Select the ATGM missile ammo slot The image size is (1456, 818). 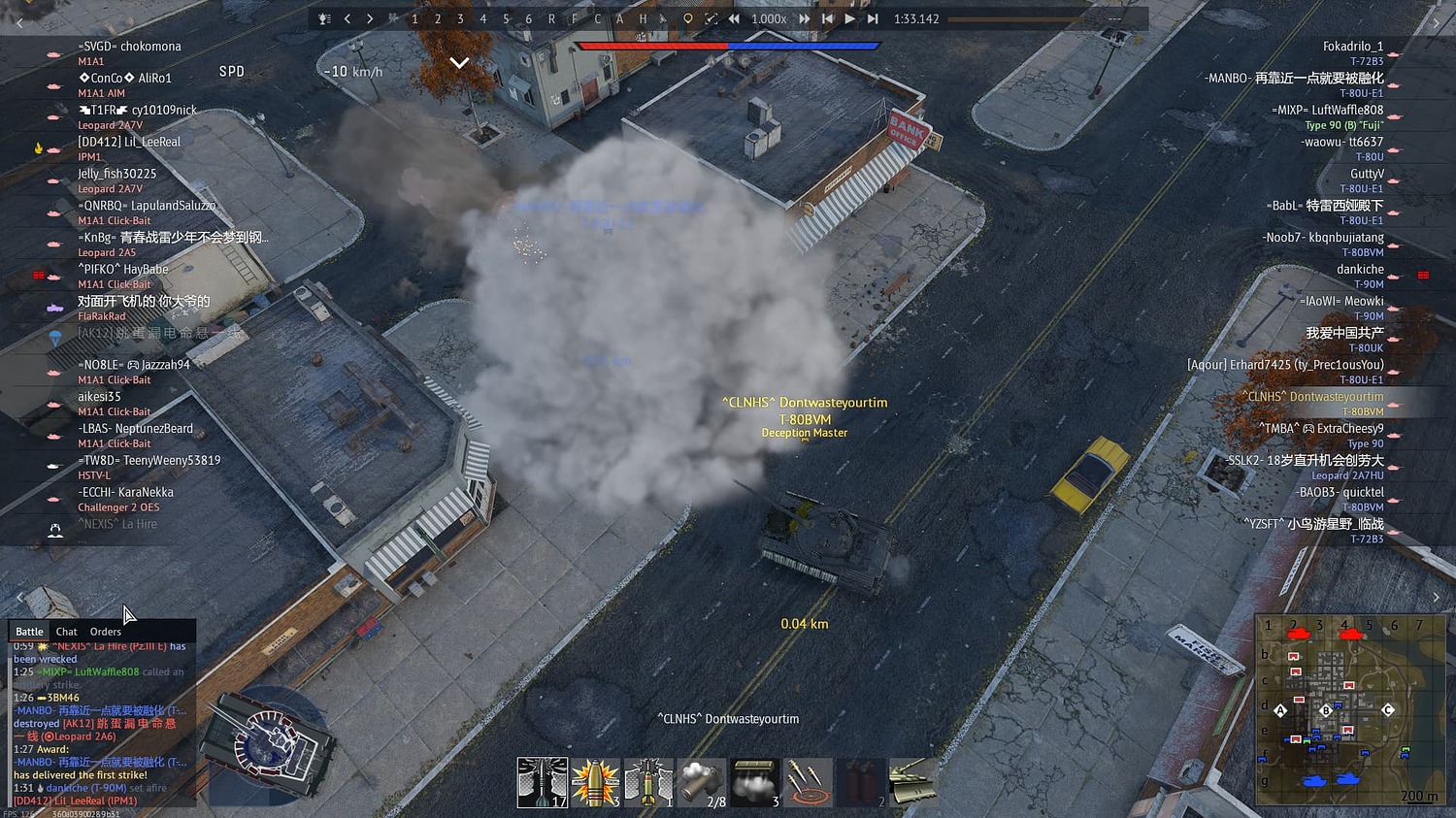coord(648,782)
